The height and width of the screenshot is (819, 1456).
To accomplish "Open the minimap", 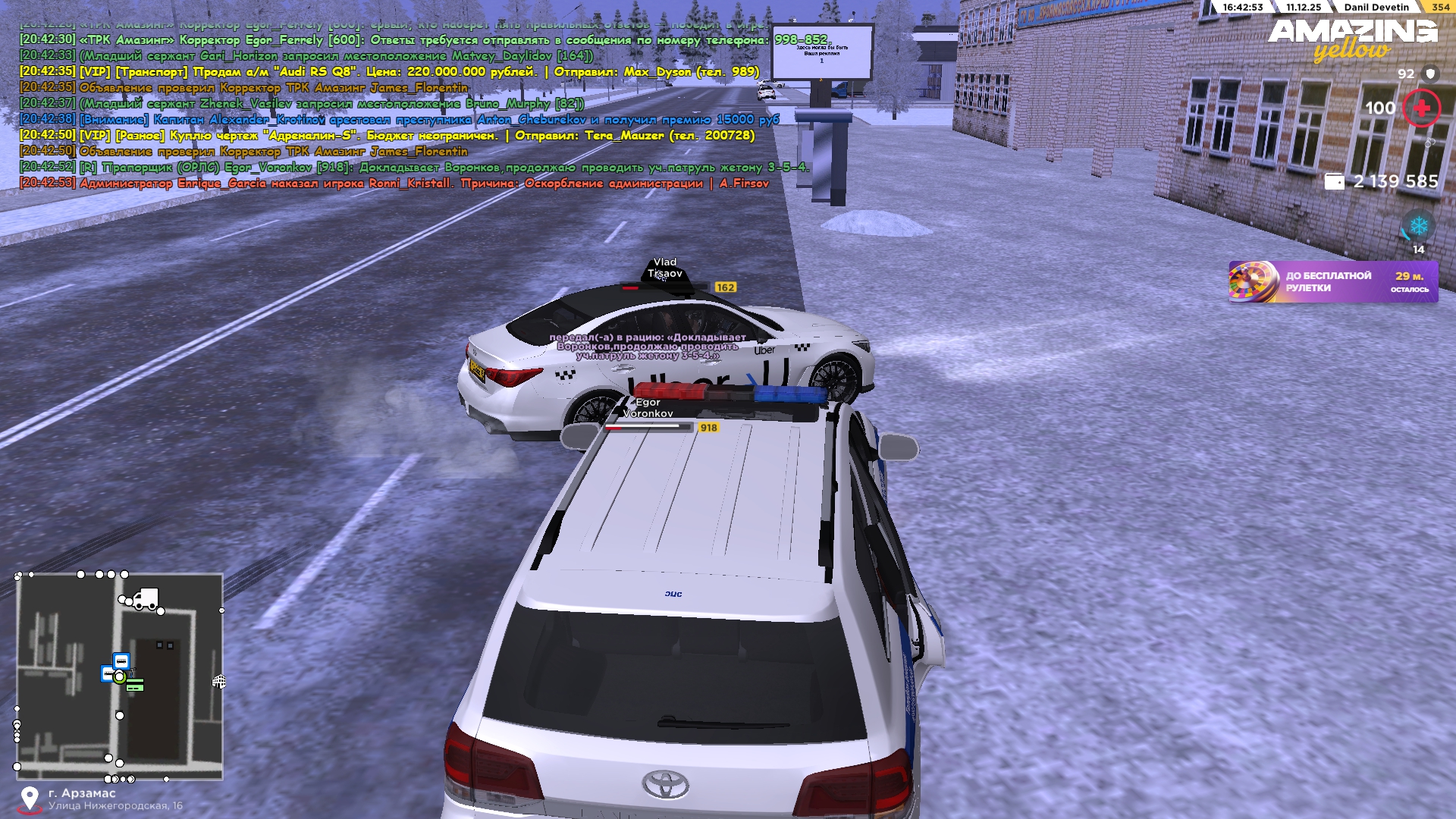I will point(120,676).
